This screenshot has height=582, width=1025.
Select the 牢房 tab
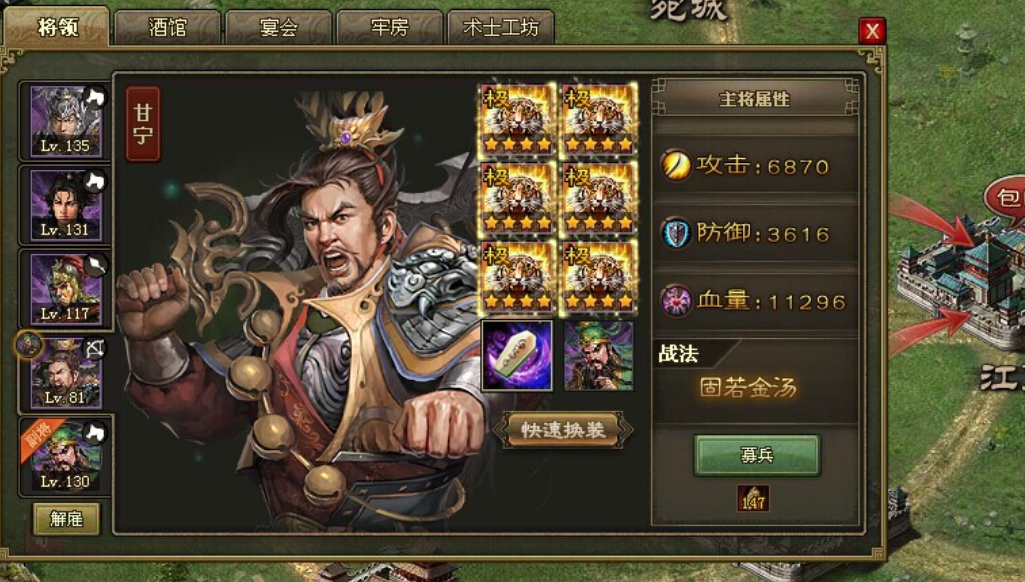click(x=389, y=27)
